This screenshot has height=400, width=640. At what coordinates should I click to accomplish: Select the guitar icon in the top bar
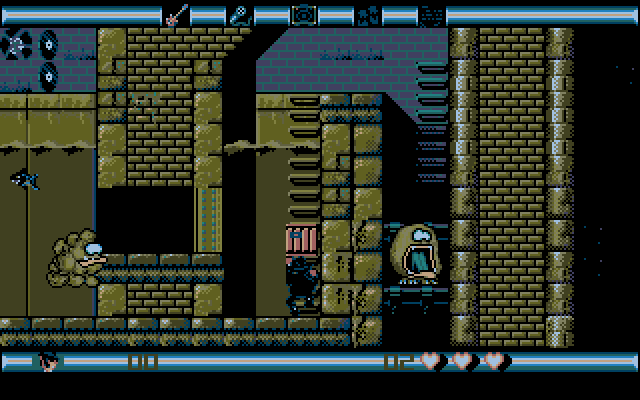click(x=176, y=15)
